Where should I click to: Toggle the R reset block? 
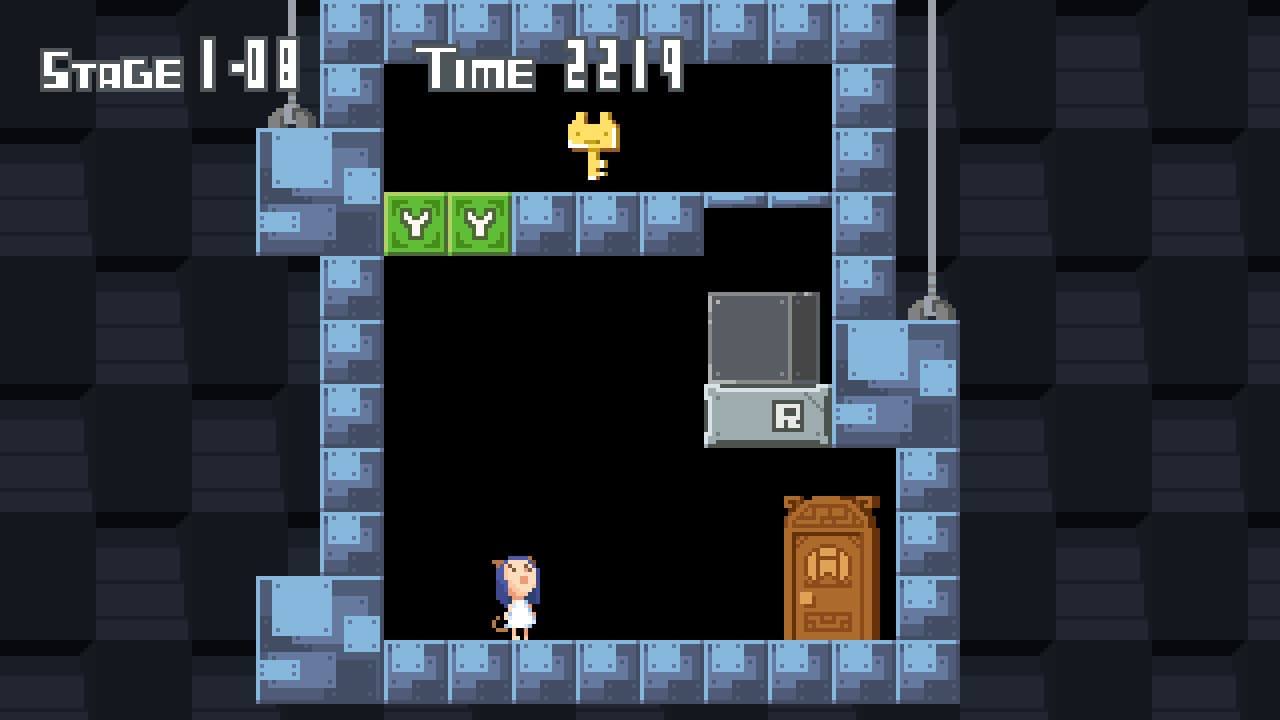pos(765,413)
